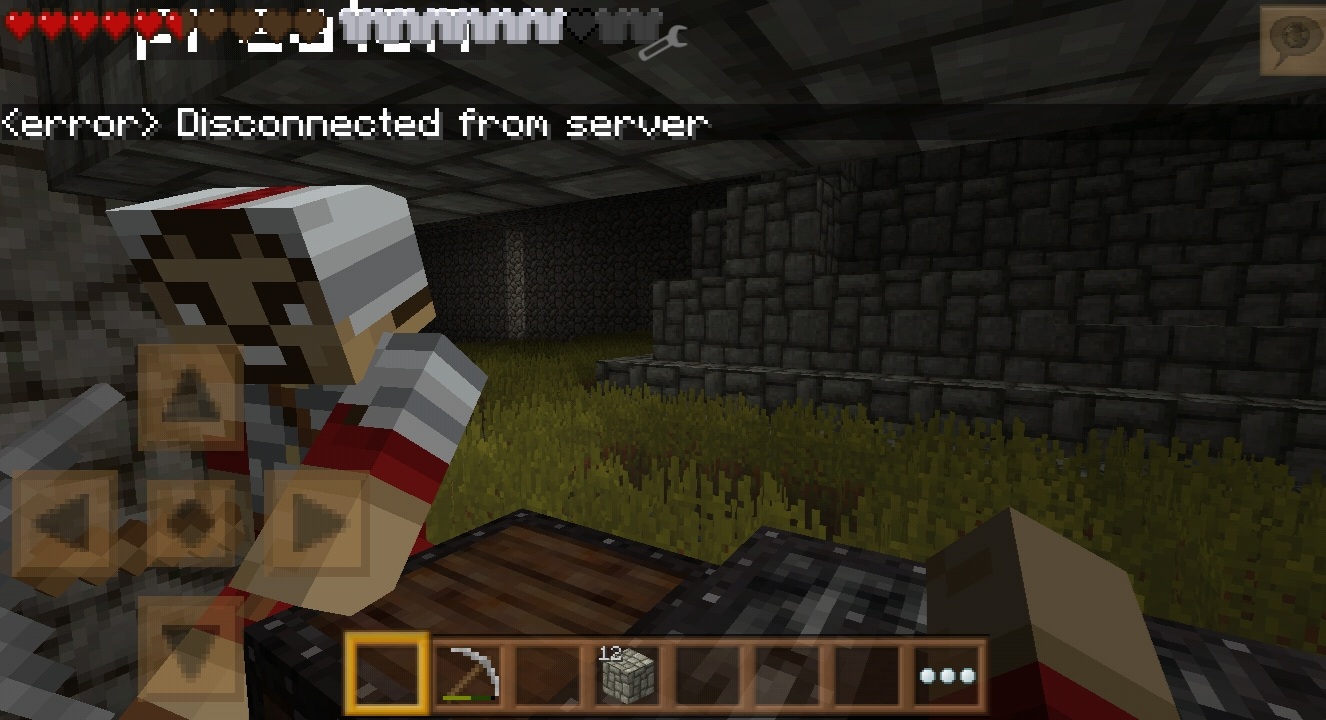1326x720 pixels.
Task: Select the currently highlighted empty hotbar slot
Action: pyautogui.click(x=387, y=675)
